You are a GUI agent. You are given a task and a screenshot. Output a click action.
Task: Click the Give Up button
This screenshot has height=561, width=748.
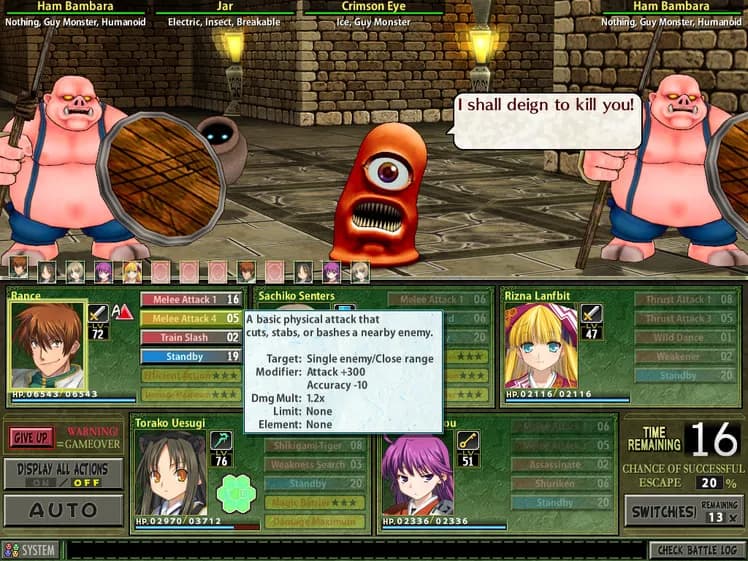[33, 437]
